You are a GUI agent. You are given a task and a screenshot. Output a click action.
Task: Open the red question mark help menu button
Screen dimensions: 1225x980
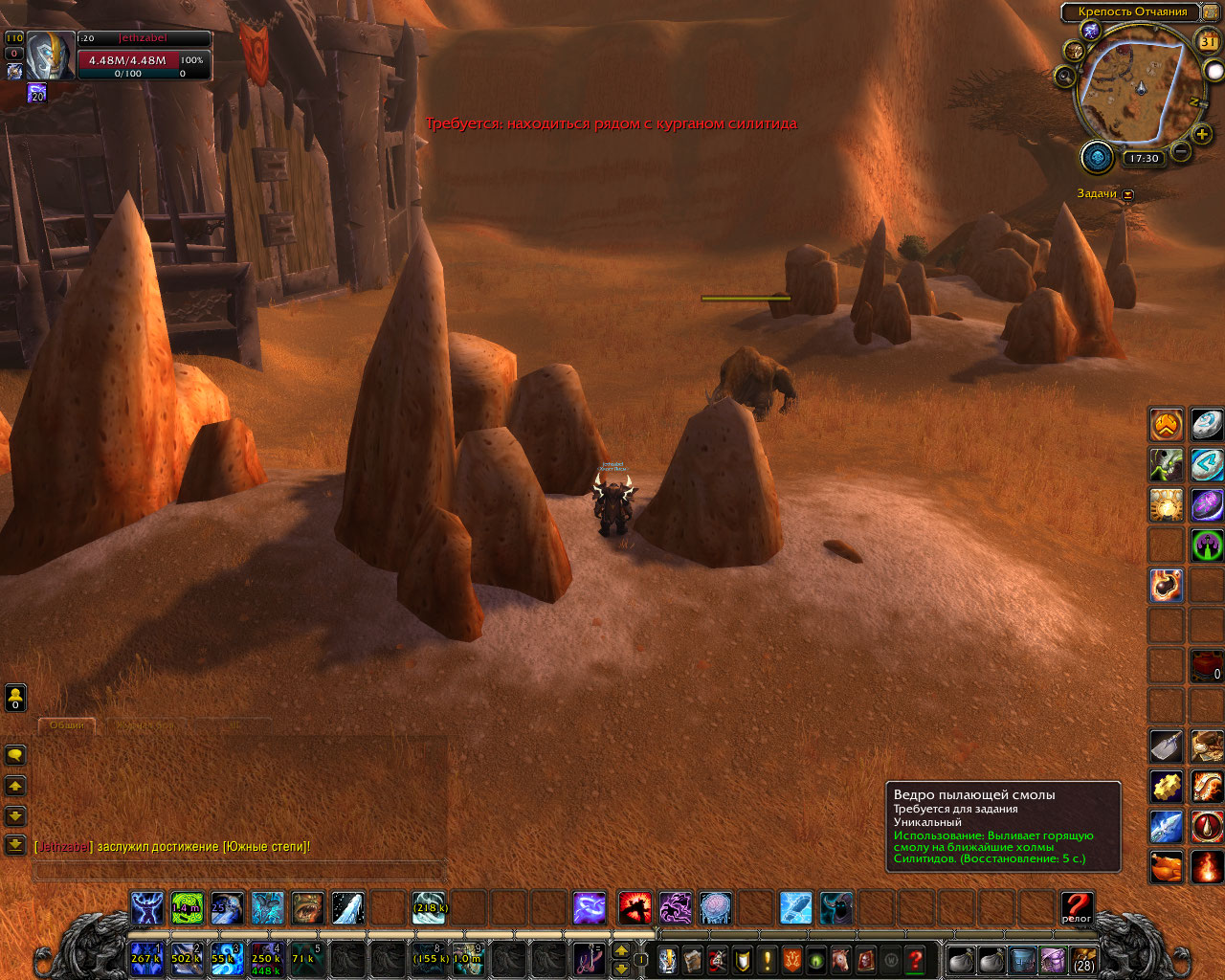tap(915, 959)
